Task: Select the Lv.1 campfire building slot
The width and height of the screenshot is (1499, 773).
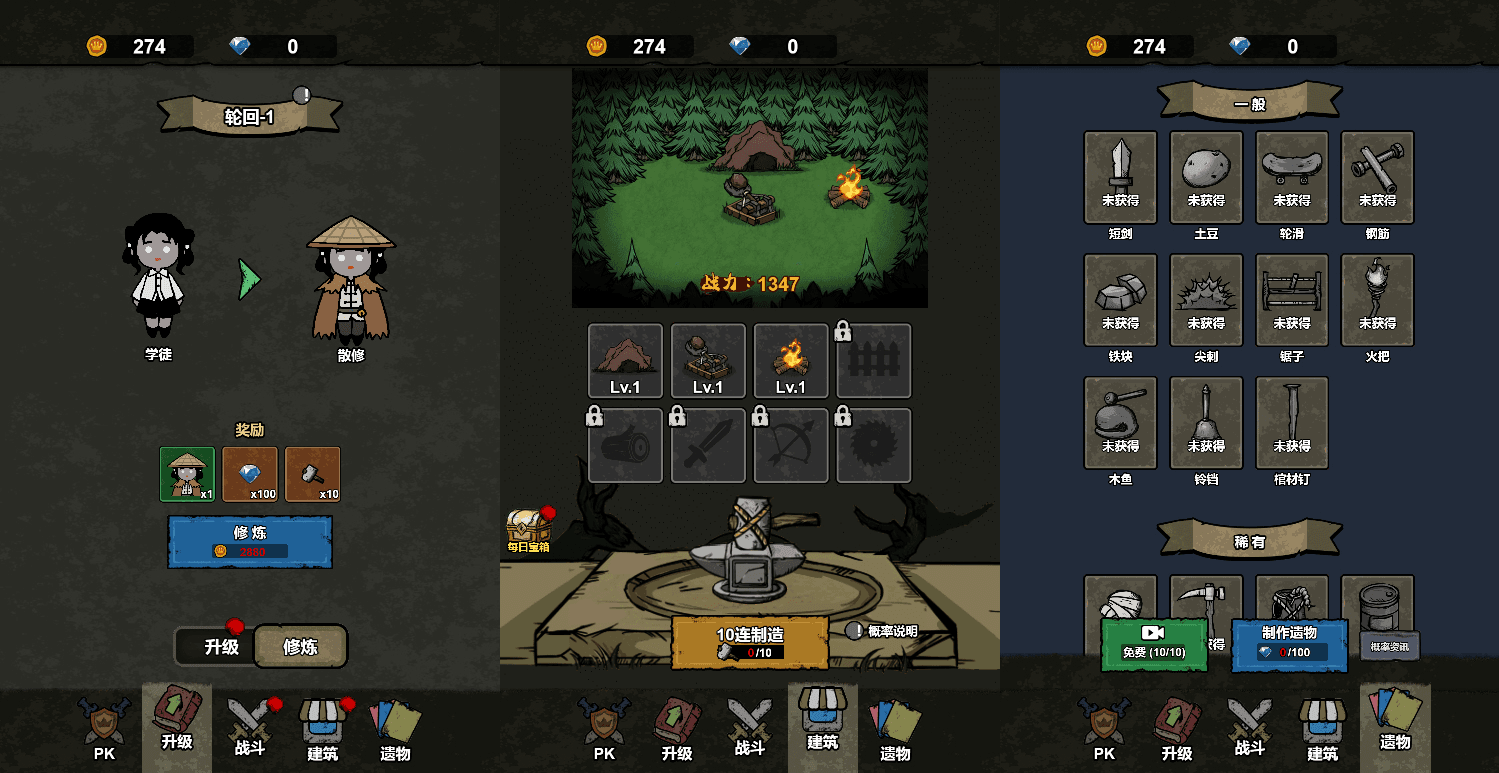Action: pyautogui.click(x=791, y=361)
